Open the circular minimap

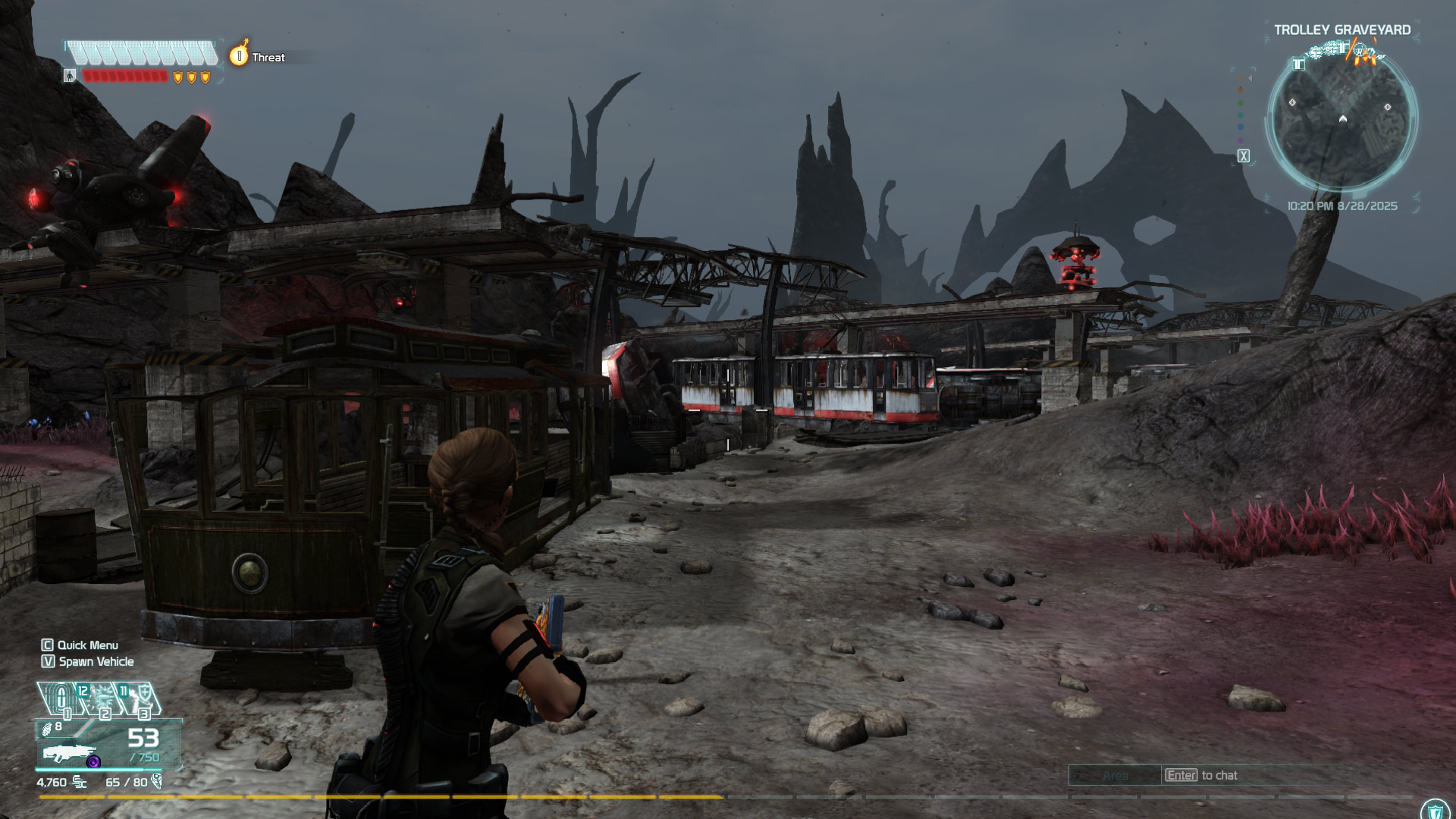tap(1341, 121)
